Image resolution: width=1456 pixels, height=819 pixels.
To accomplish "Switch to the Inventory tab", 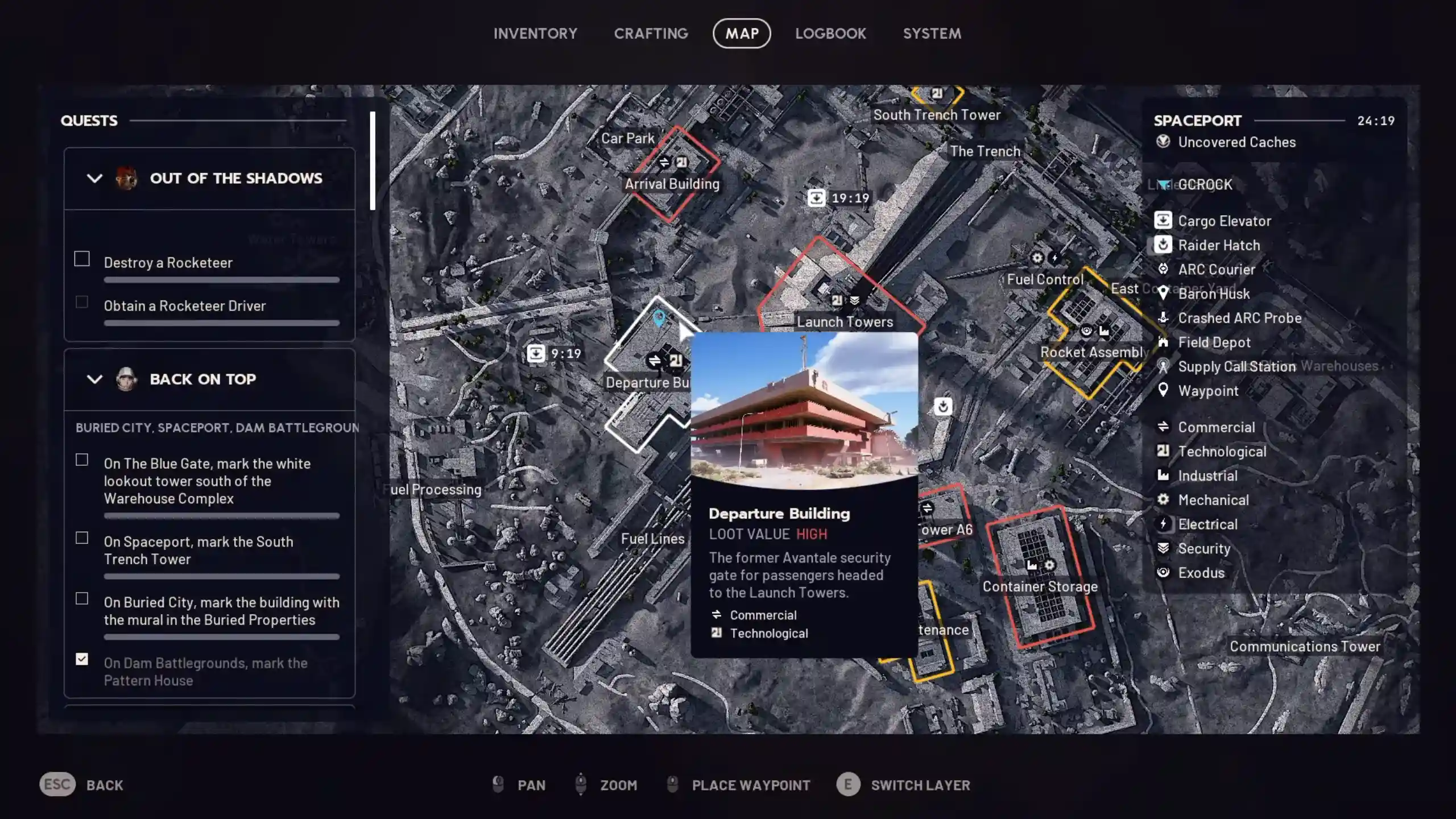I will (x=535, y=33).
